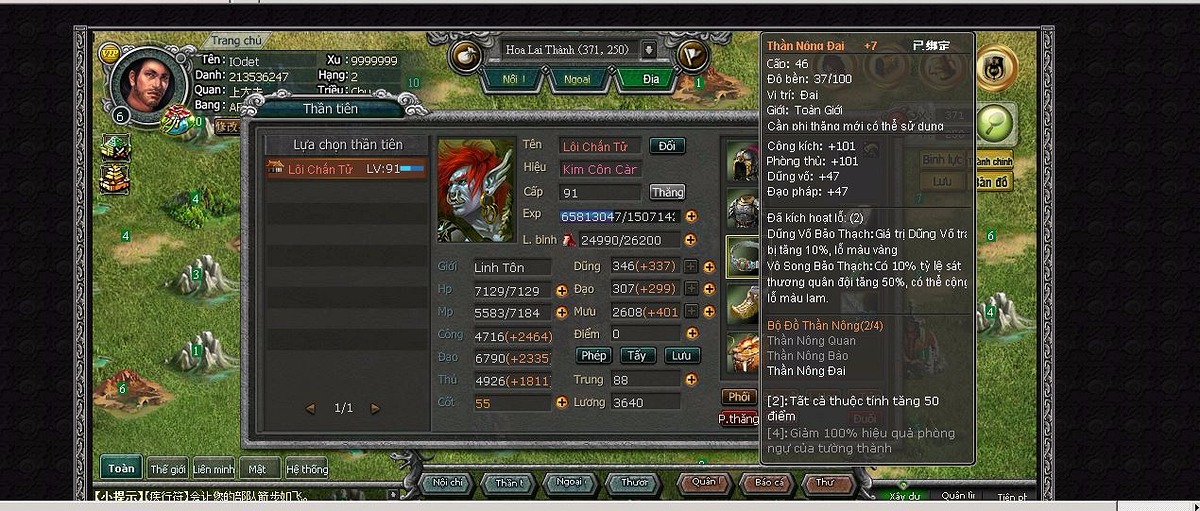The image size is (1200, 511).
Task: Go to the next immortal list page
Action: (375, 408)
